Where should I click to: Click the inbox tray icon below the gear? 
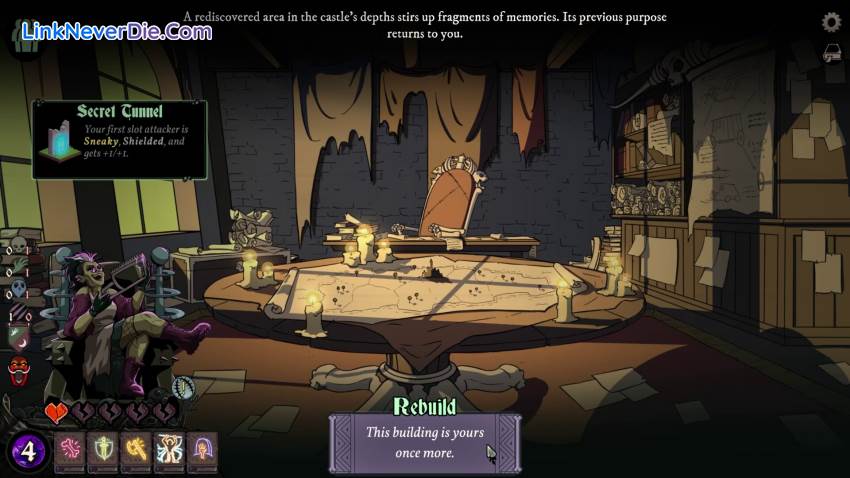pyautogui.click(x=831, y=52)
